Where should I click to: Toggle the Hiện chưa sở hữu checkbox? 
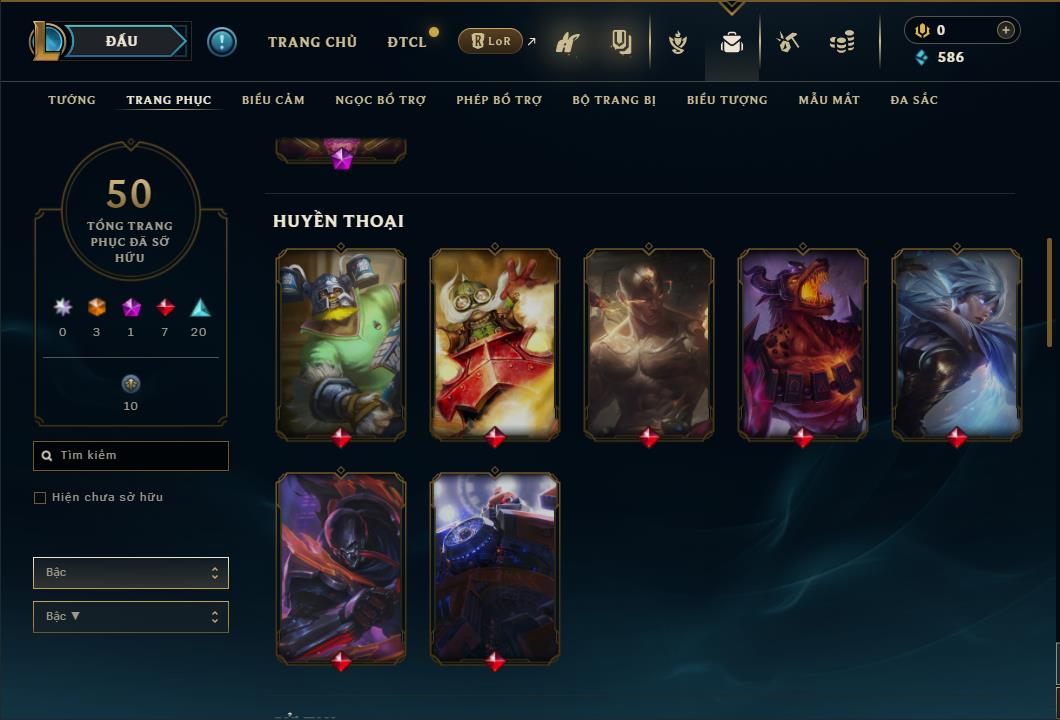tap(40, 498)
